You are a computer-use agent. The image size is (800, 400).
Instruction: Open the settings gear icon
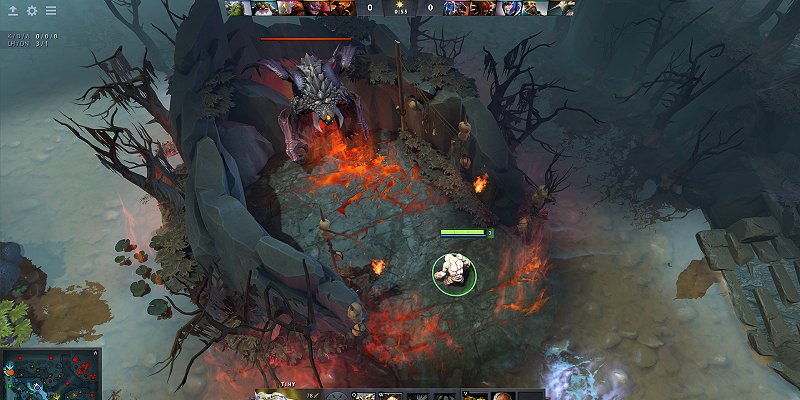31,10
